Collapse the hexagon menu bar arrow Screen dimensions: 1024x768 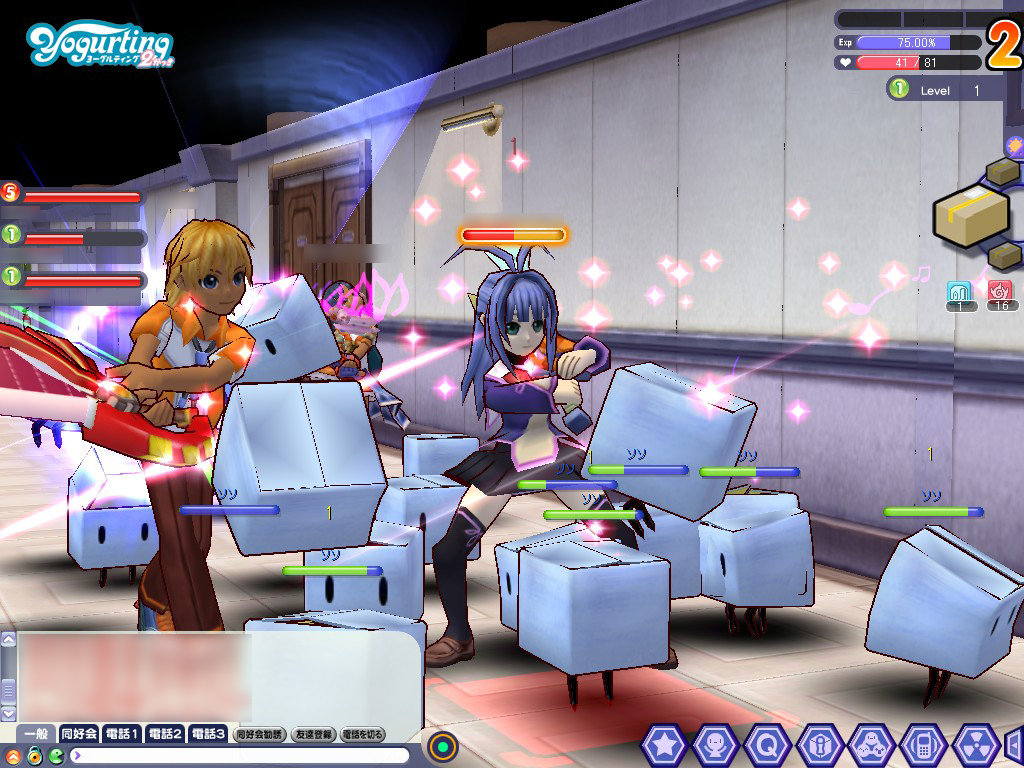click(1013, 744)
